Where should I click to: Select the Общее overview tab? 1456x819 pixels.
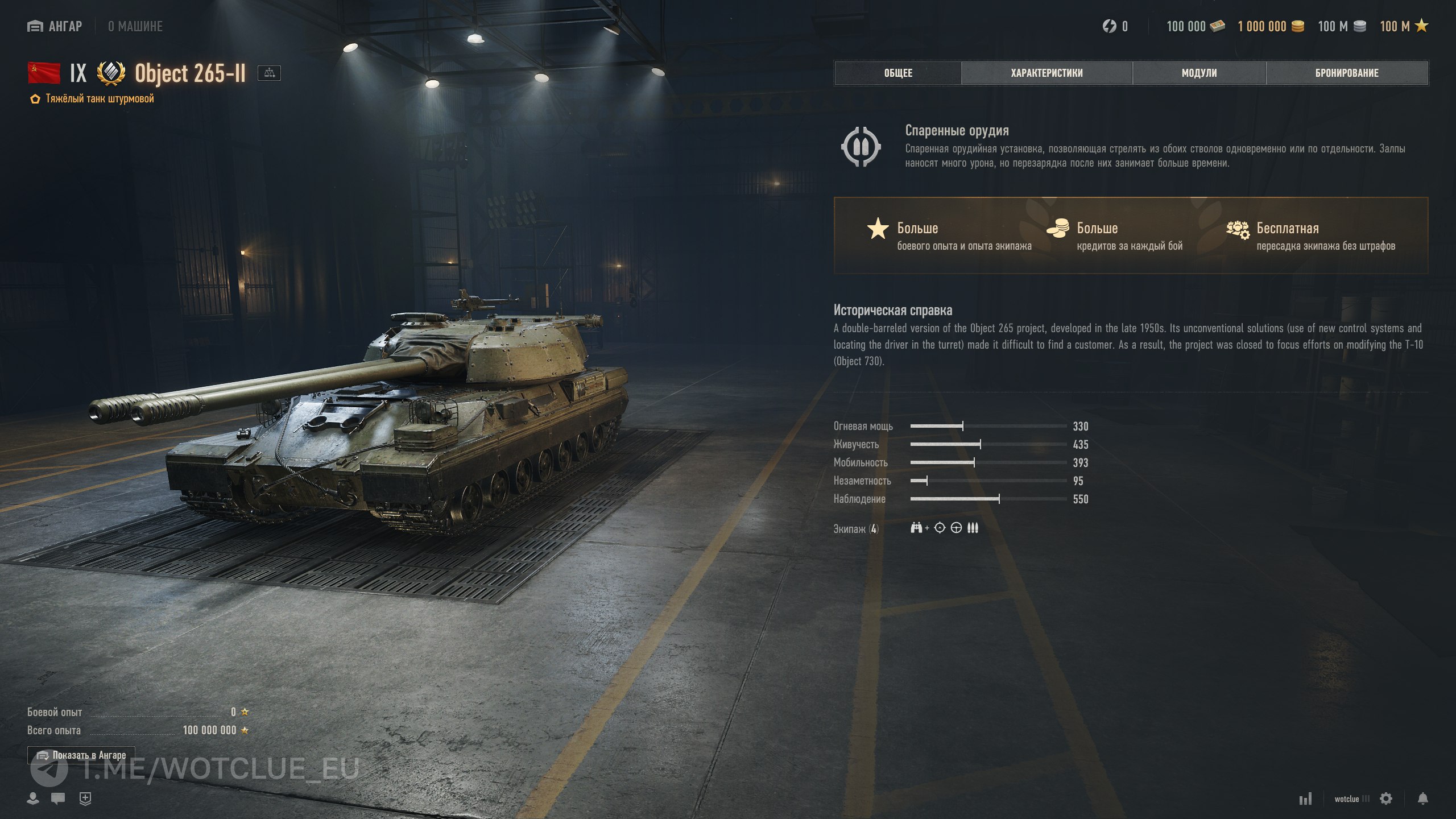898,73
